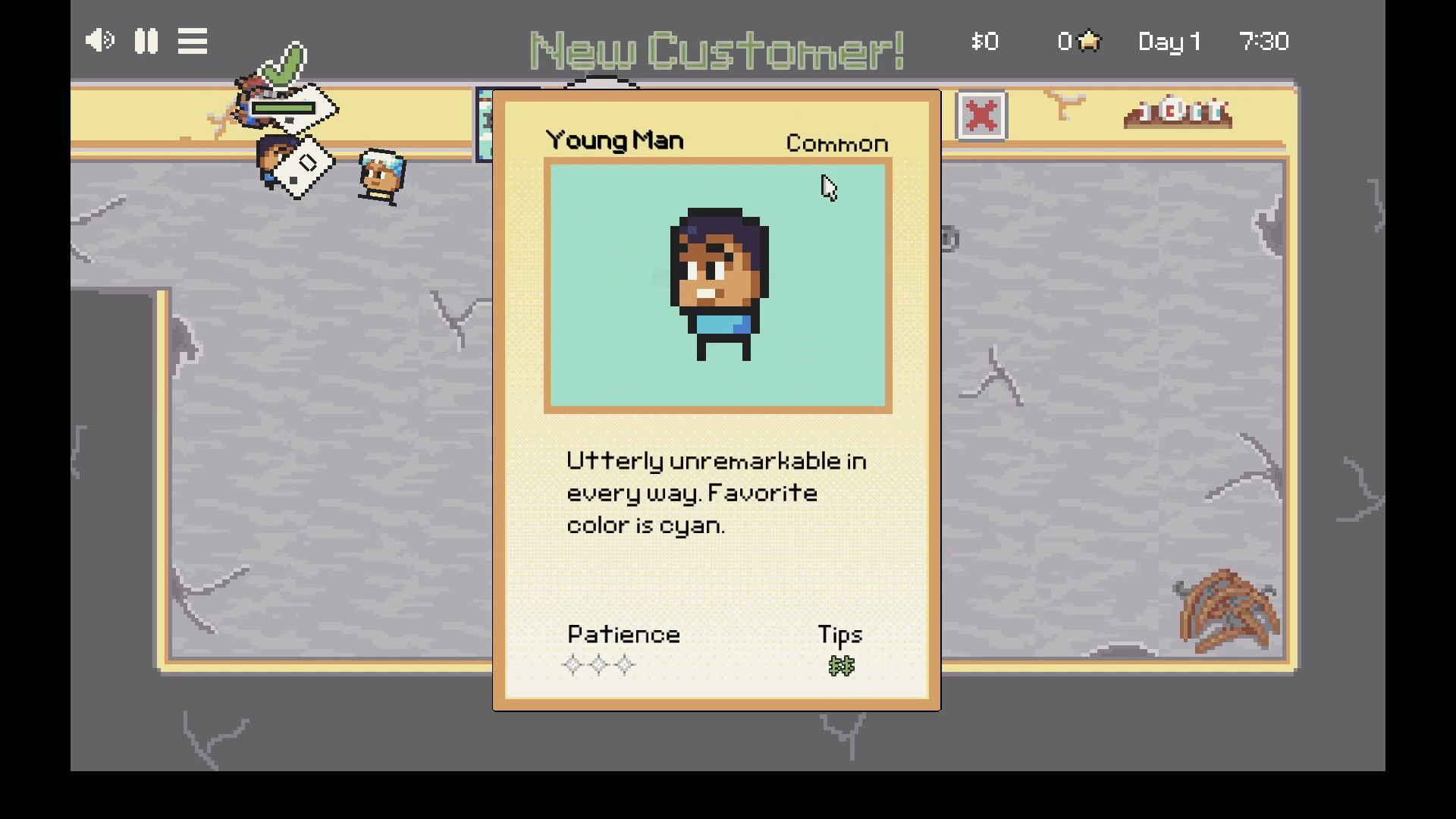Open the customer queue poster near the counter
Image resolution: width=1456 pixels, height=819 pixels.
coord(485,124)
